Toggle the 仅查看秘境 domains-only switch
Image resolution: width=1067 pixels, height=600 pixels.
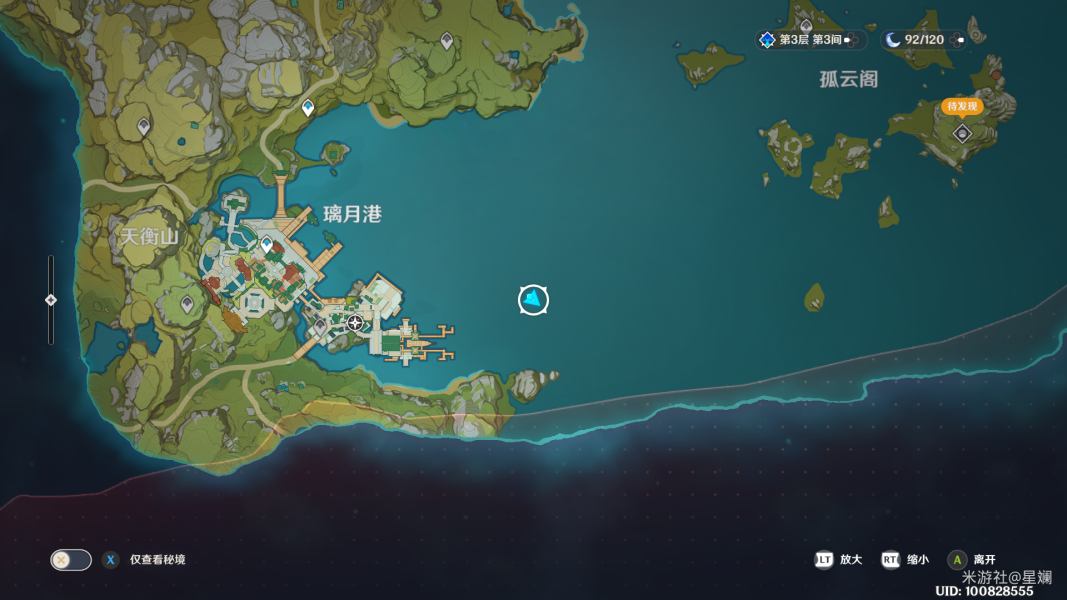[71, 560]
